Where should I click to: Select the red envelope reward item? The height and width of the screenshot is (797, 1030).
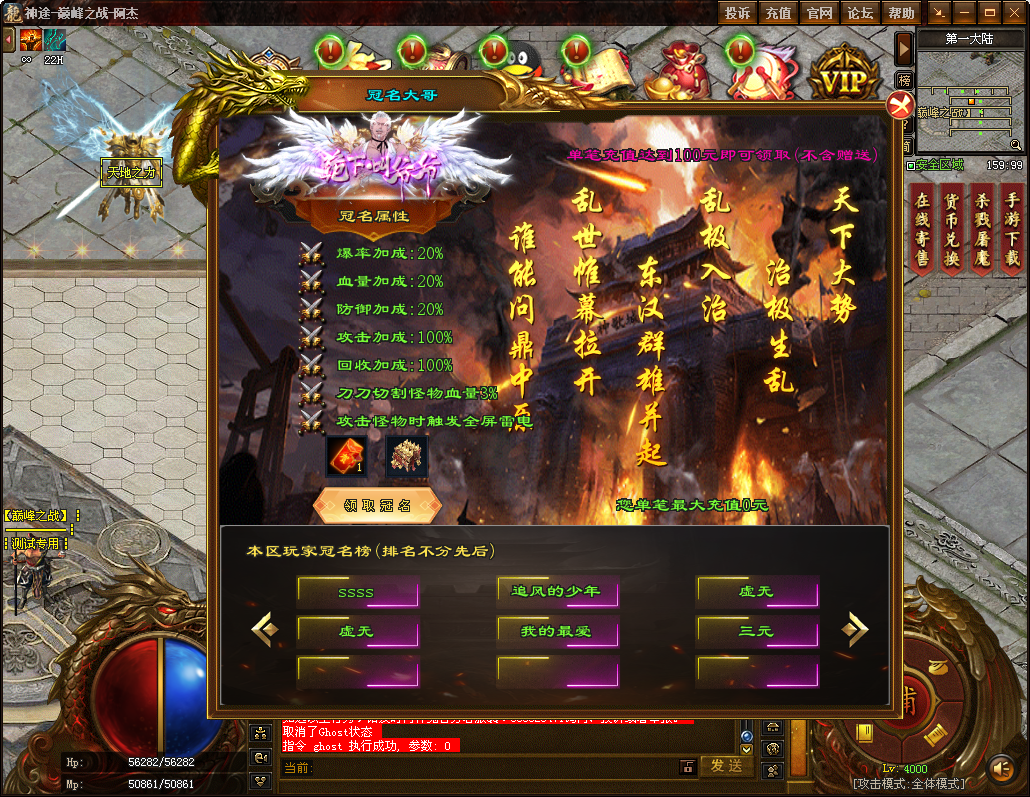[x=346, y=457]
